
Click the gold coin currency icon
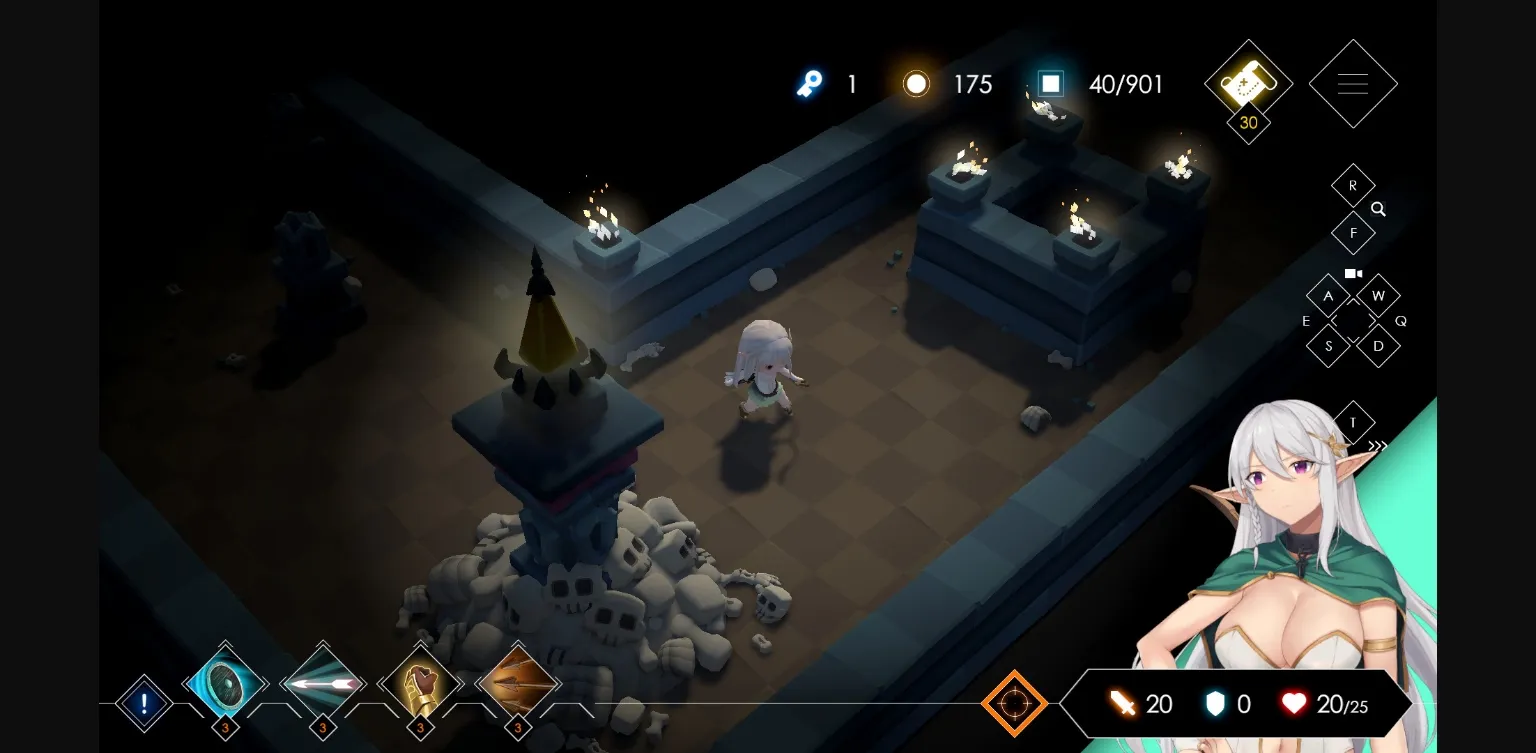click(x=916, y=83)
